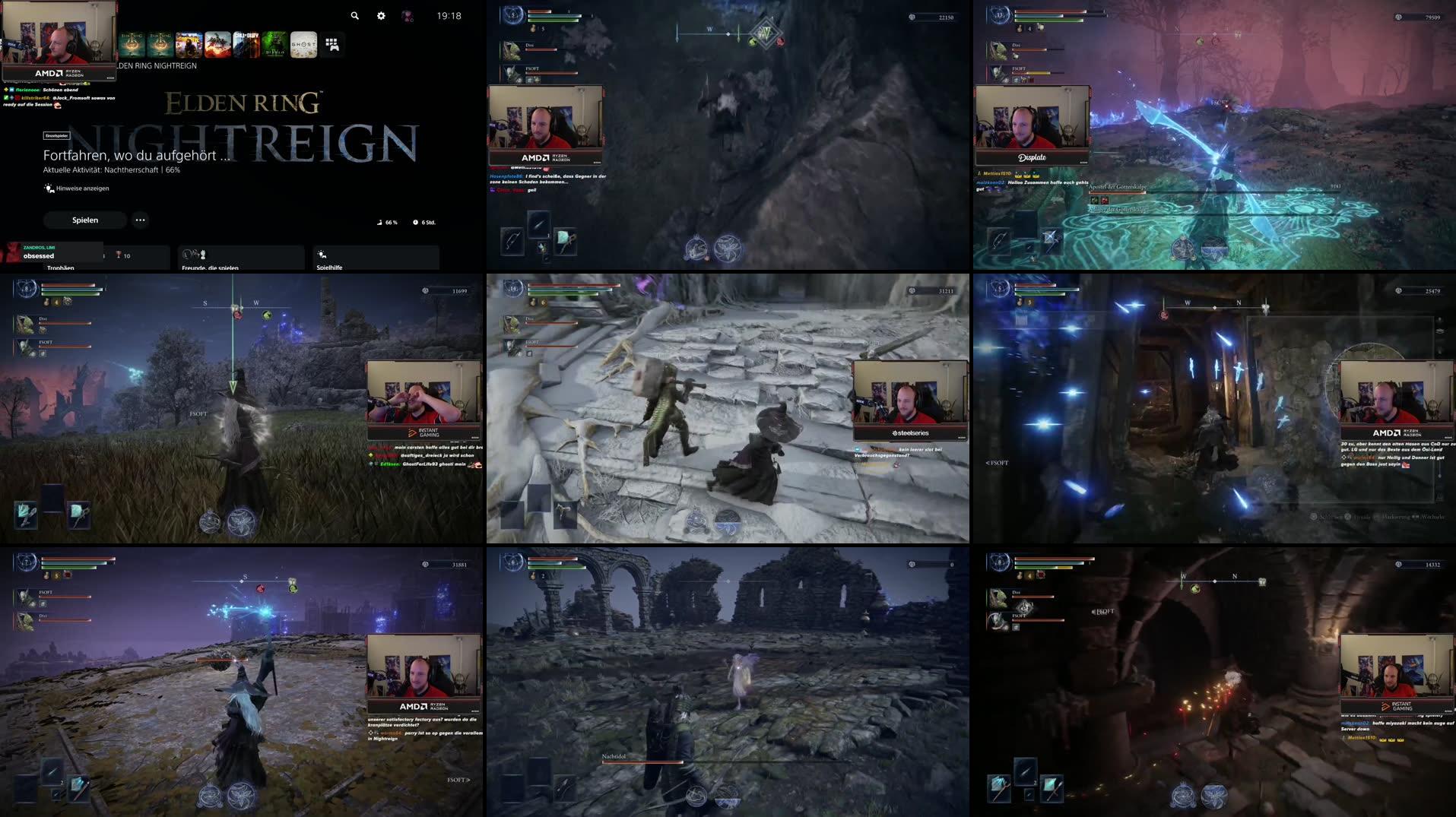Select the Fortnite game tile
Screen dimensions: 1456x817
(187, 44)
